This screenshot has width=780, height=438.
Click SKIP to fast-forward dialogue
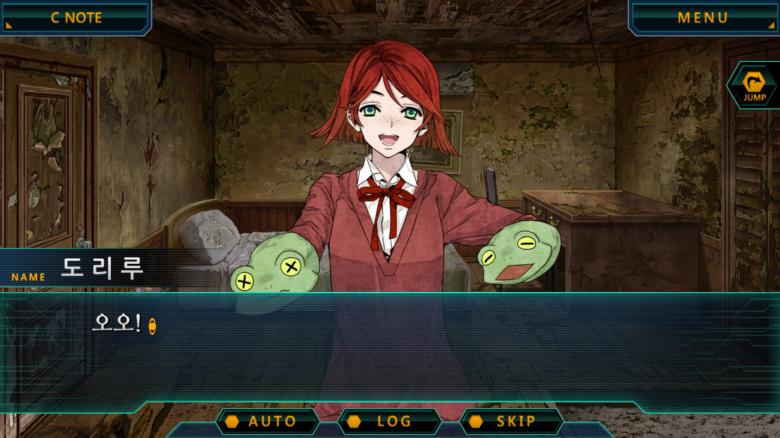coord(510,421)
